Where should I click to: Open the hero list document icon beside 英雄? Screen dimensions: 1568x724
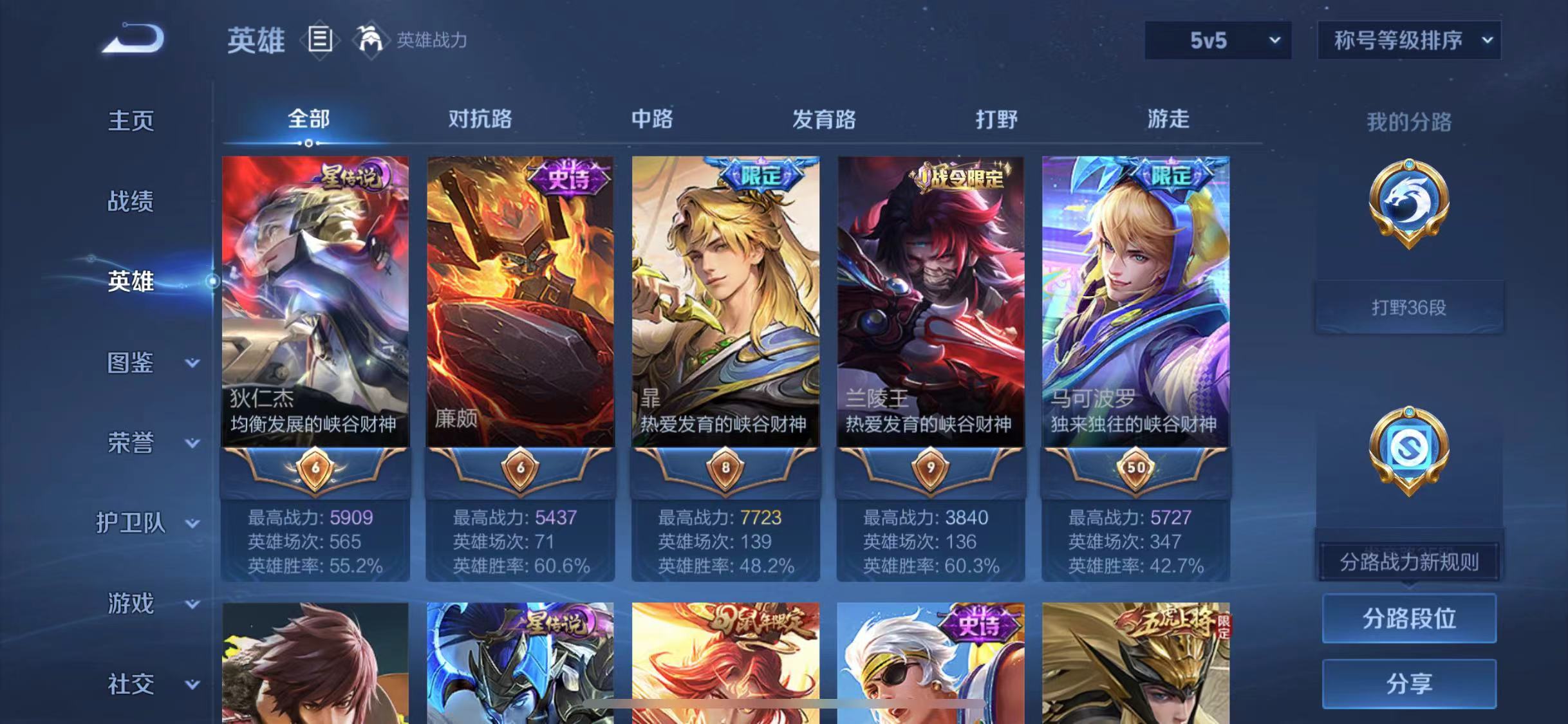click(x=320, y=40)
